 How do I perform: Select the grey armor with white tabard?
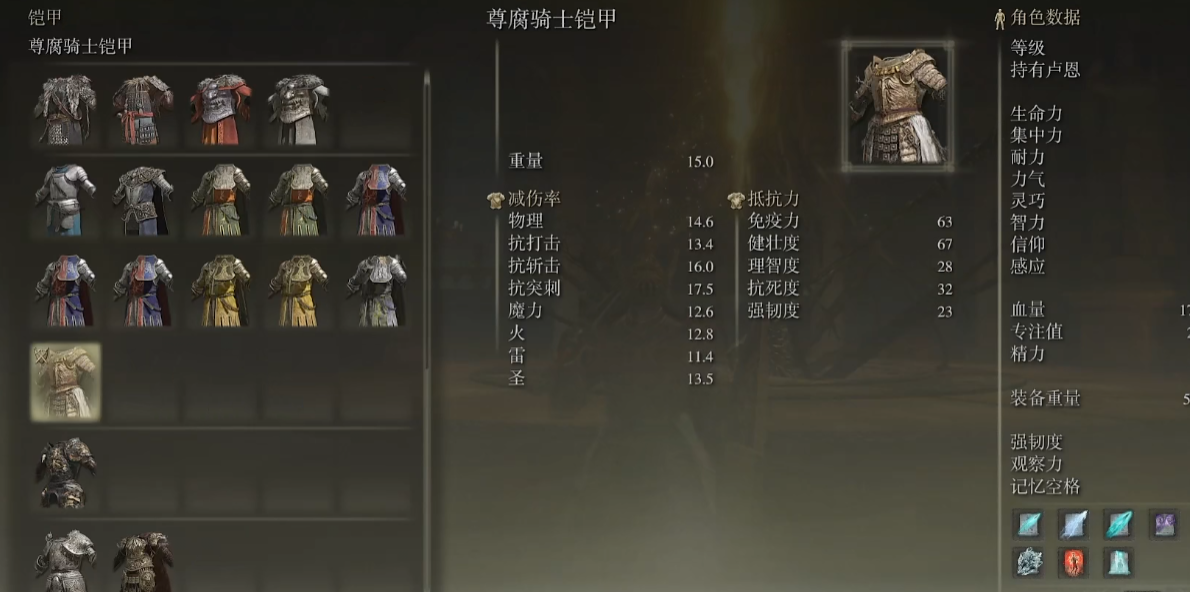click(299, 109)
